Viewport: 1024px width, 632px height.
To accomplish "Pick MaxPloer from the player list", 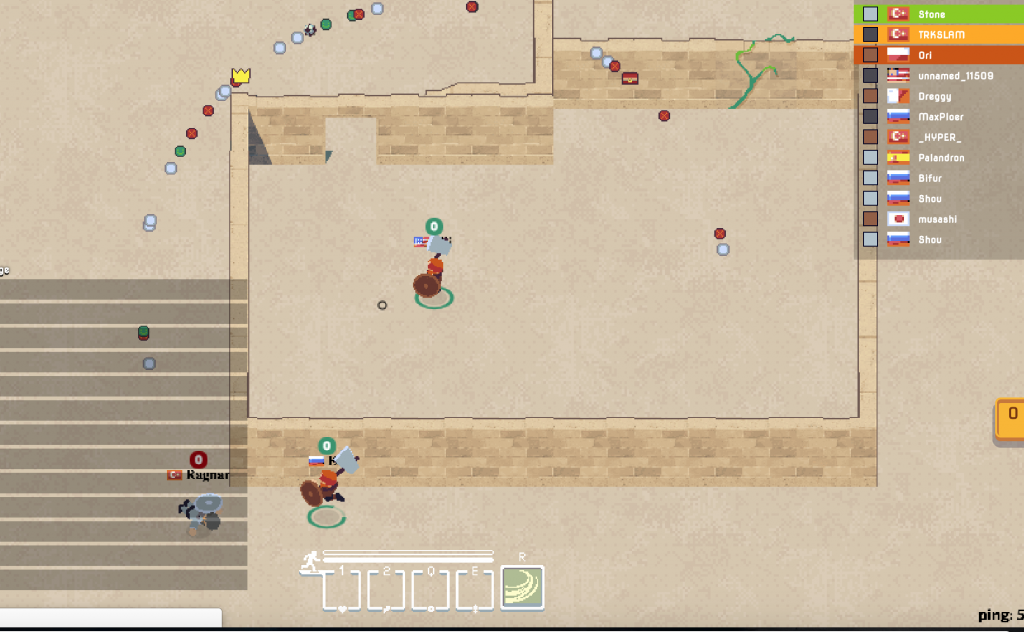I will (938, 117).
